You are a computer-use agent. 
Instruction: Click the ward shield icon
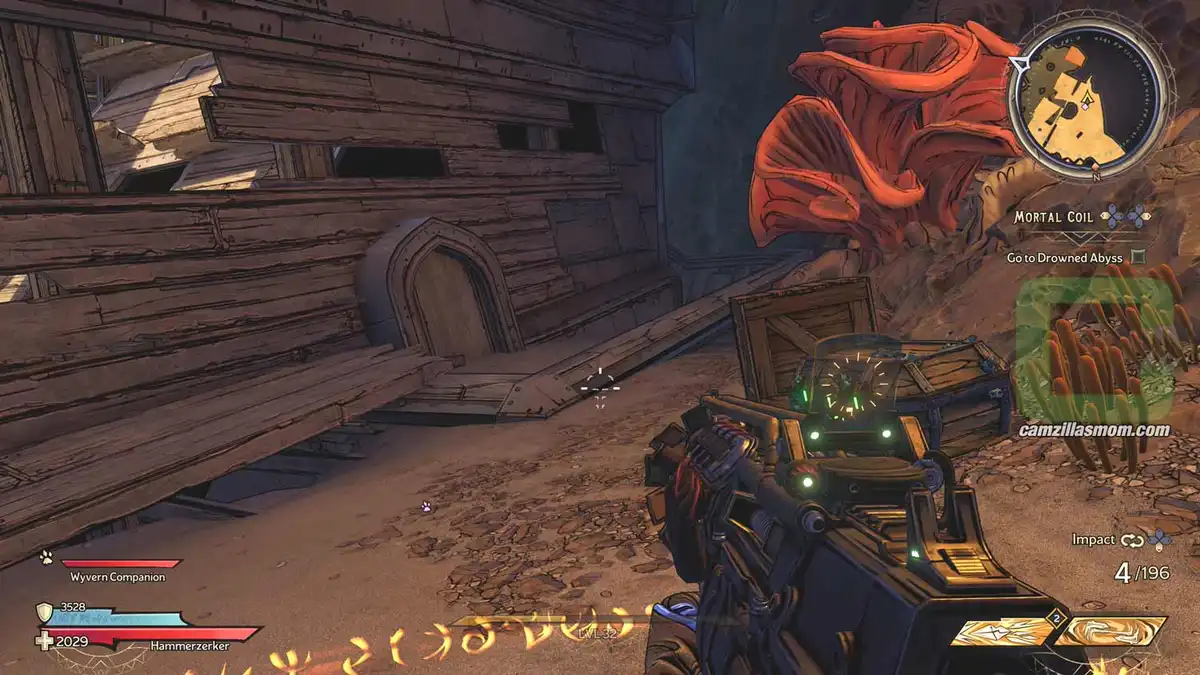pyautogui.click(x=45, y=612)
